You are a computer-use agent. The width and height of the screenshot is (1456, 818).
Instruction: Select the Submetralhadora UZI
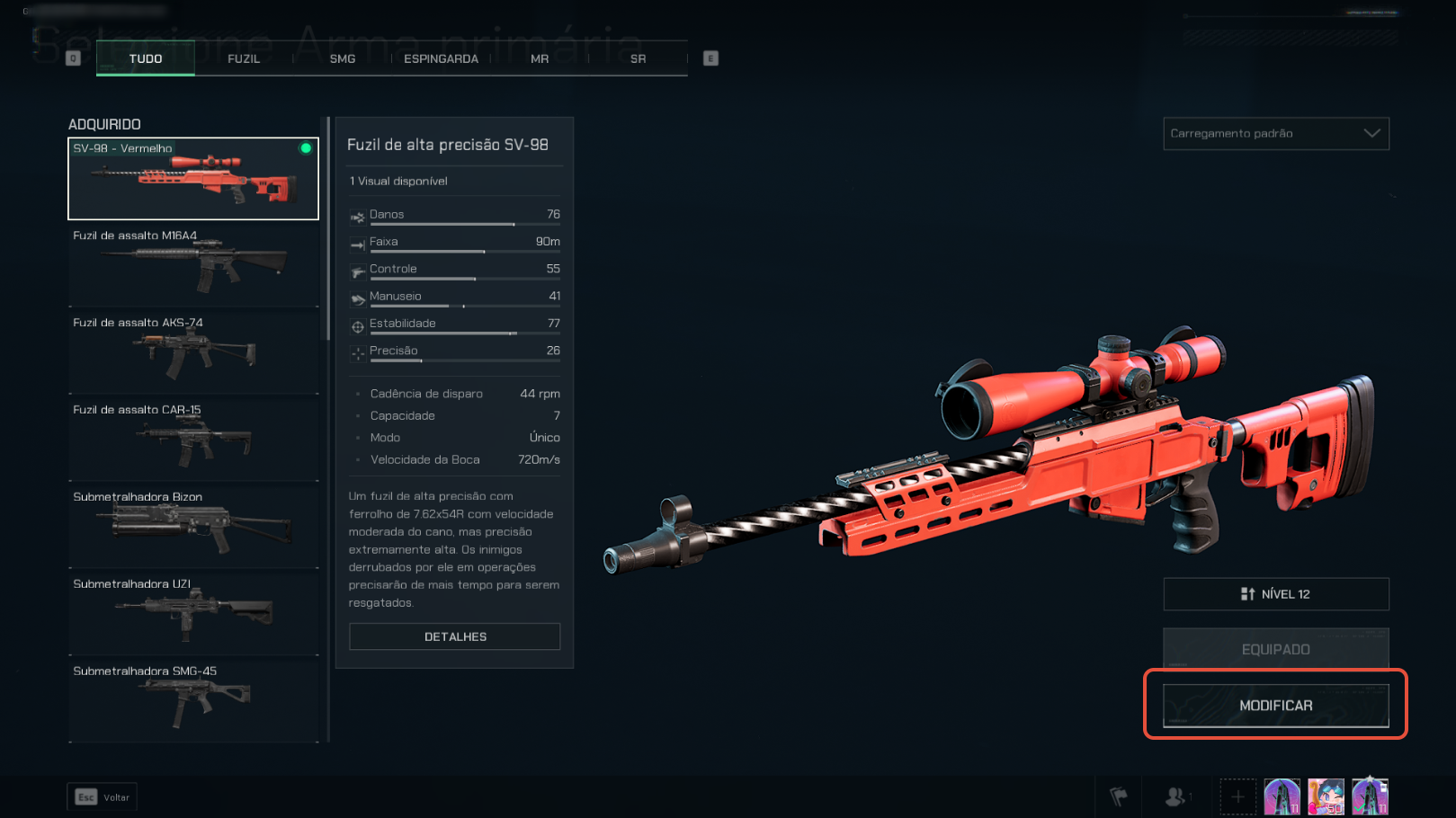coord(193,614)
